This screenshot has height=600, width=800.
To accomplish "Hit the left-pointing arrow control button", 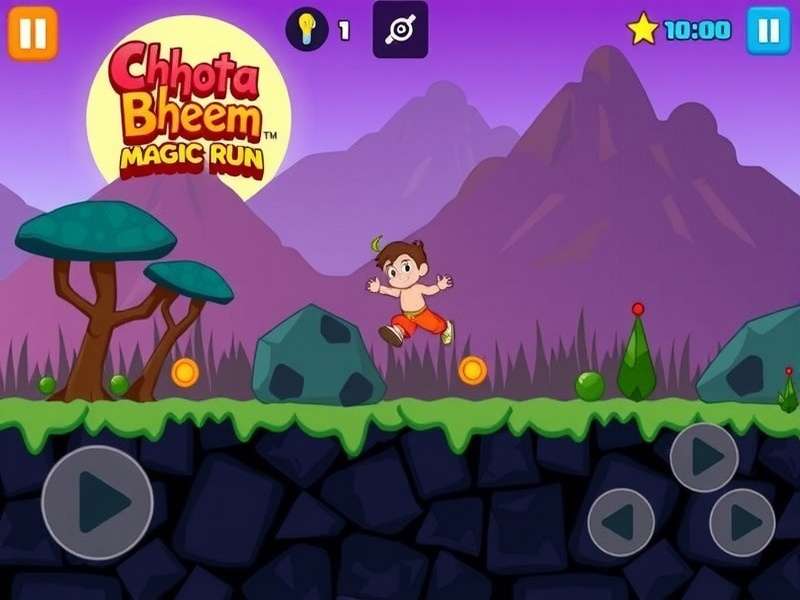I will (621, 522).
